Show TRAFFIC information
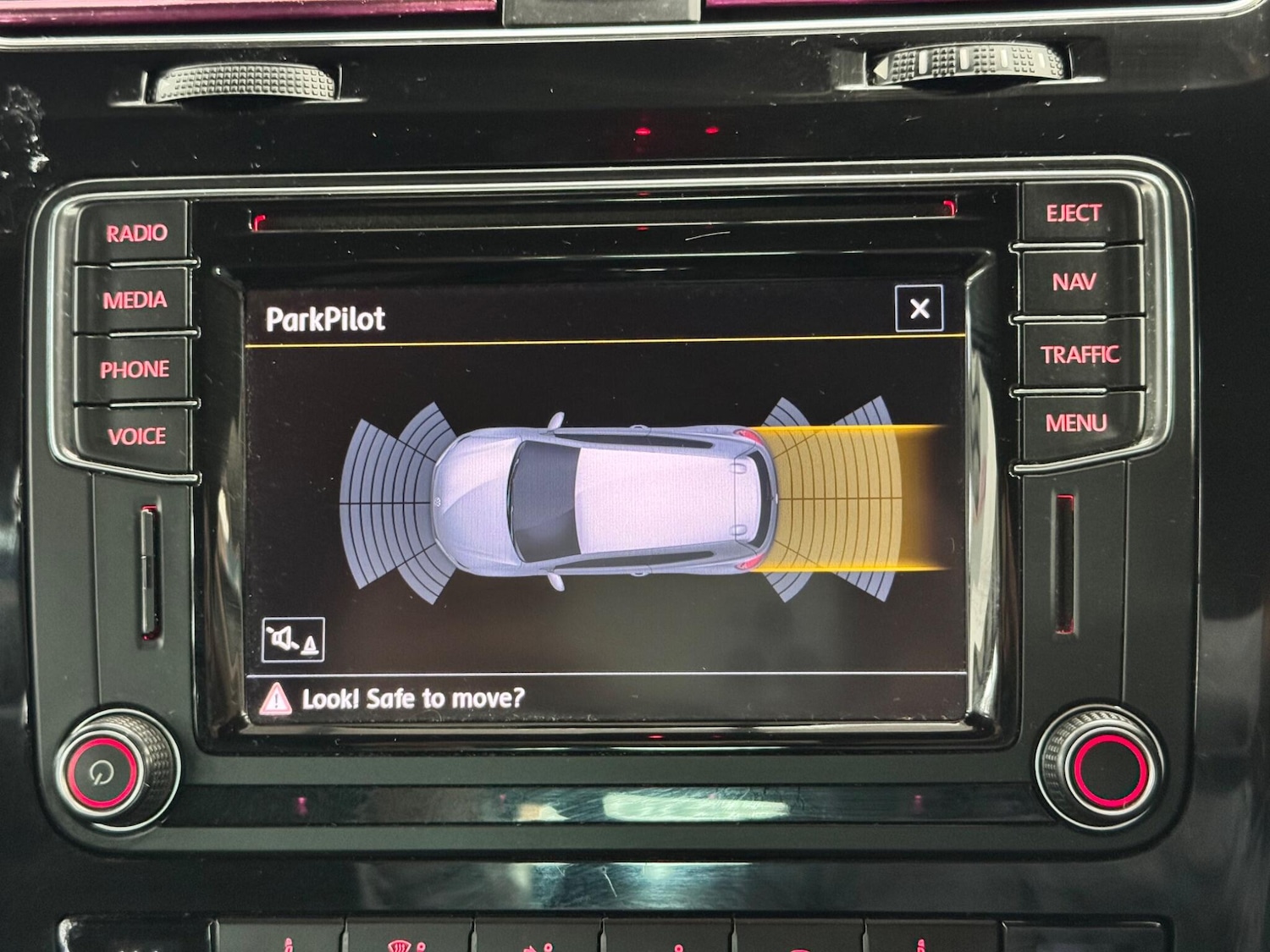Screen dimensions: 1270x952 point(1079,355)
